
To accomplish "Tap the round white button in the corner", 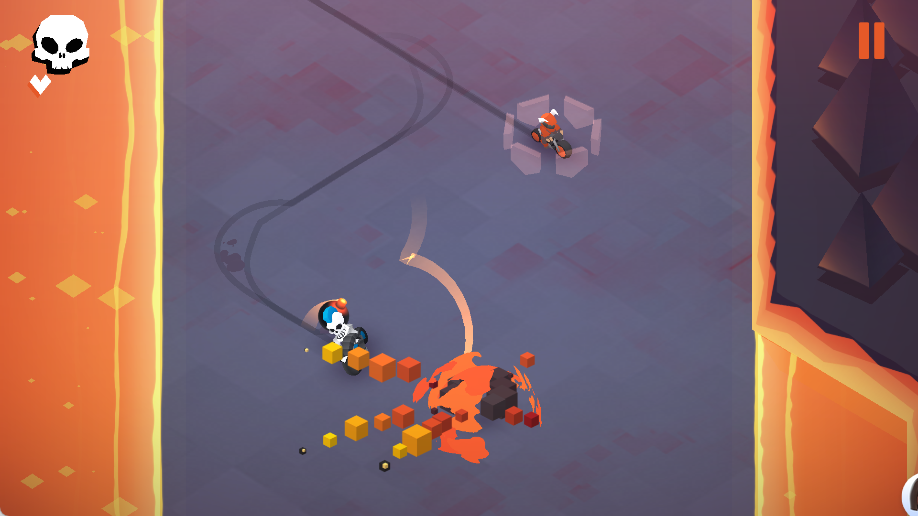I will 911,496.
